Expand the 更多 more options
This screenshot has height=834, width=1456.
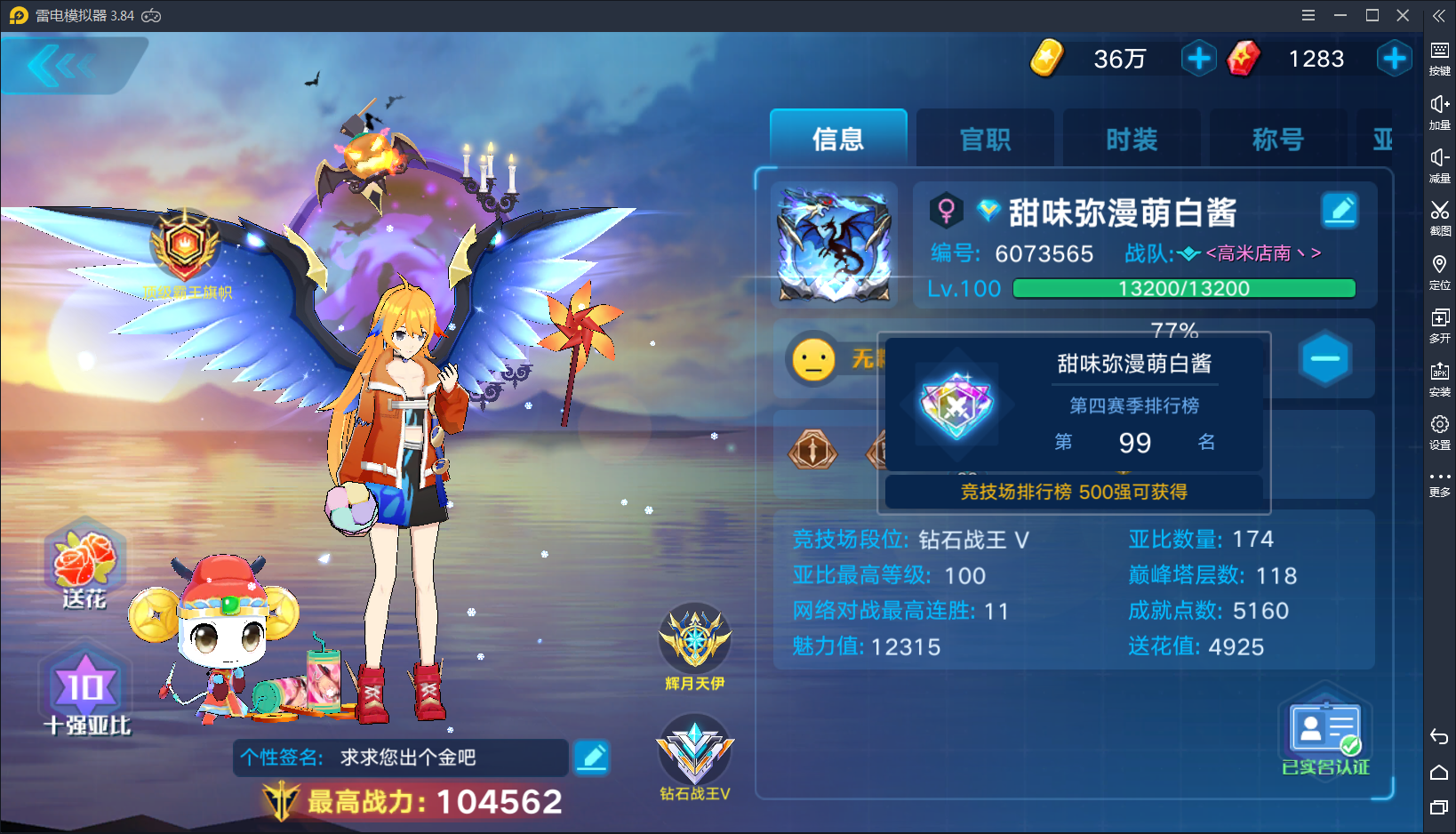(x=1440, y=477)
